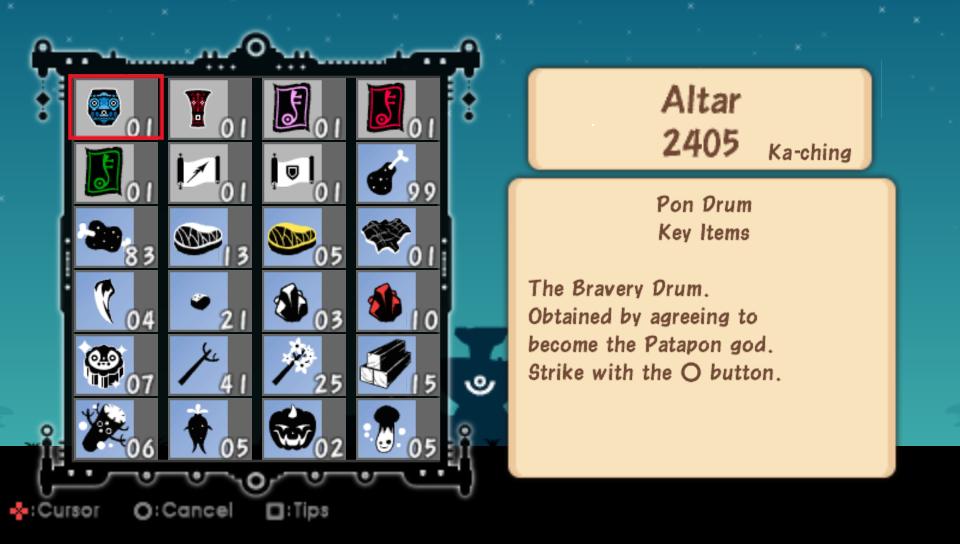960x544 pixels.
Task: Select the arrow flag map item
Action: [208, 171]
